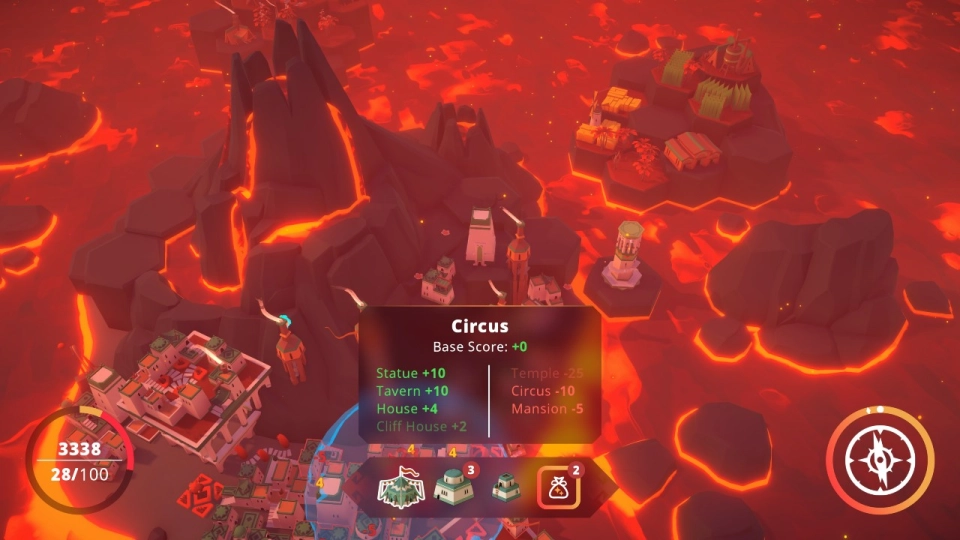Pick the small tiered house building
Image resolution: width=960 pixels, height=540 pixels.
[506, 488]
